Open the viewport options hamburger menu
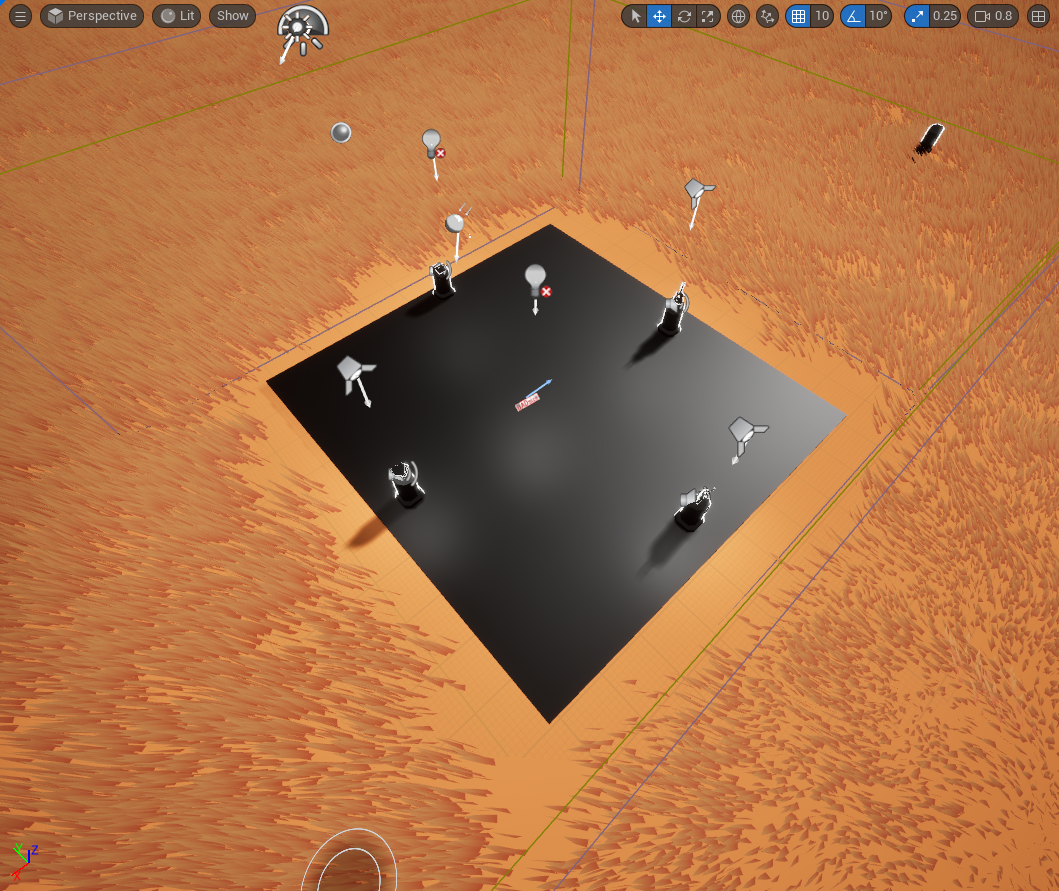Image resolution: width=1059 pixels, height=891 pixels. [x=20, y=16]
